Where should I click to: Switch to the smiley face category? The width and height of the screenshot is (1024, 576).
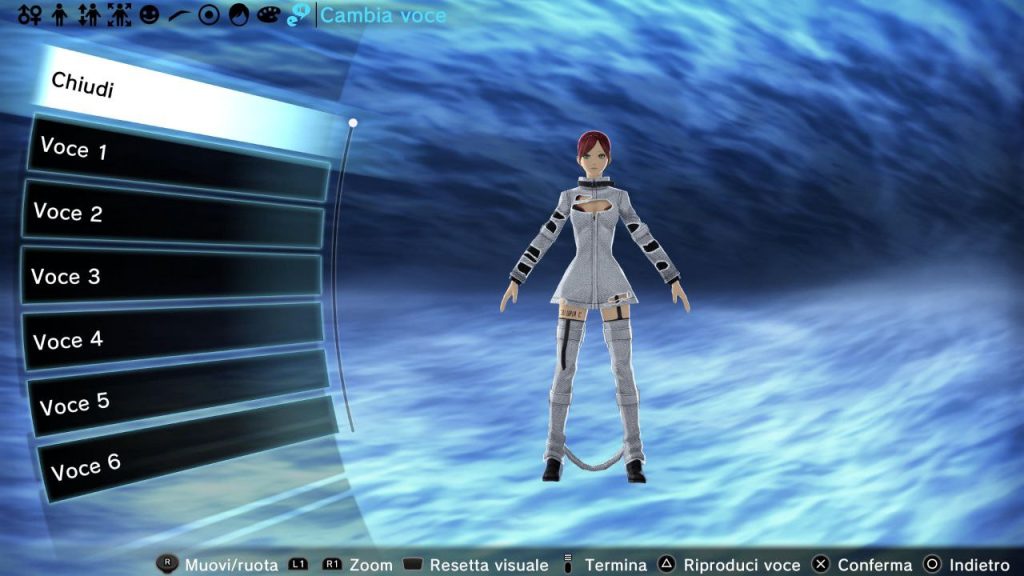[149, 16]
